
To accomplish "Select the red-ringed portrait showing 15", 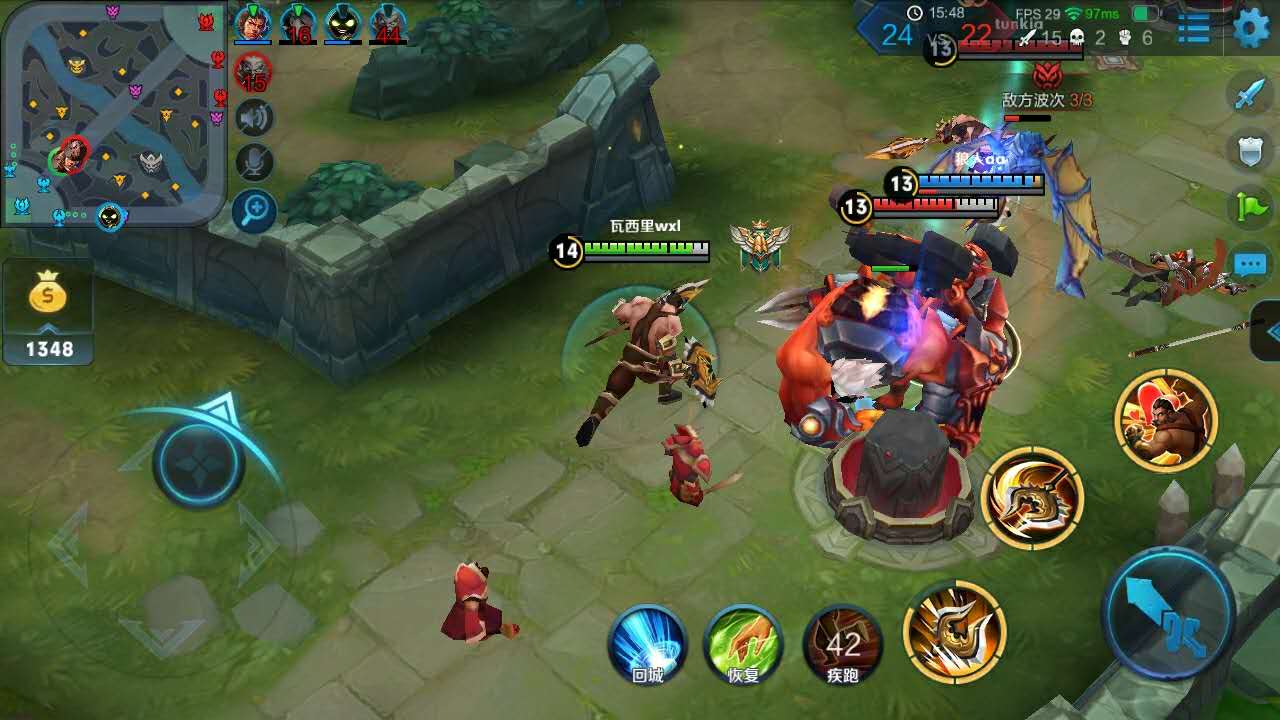I will [x=252, y=72].
